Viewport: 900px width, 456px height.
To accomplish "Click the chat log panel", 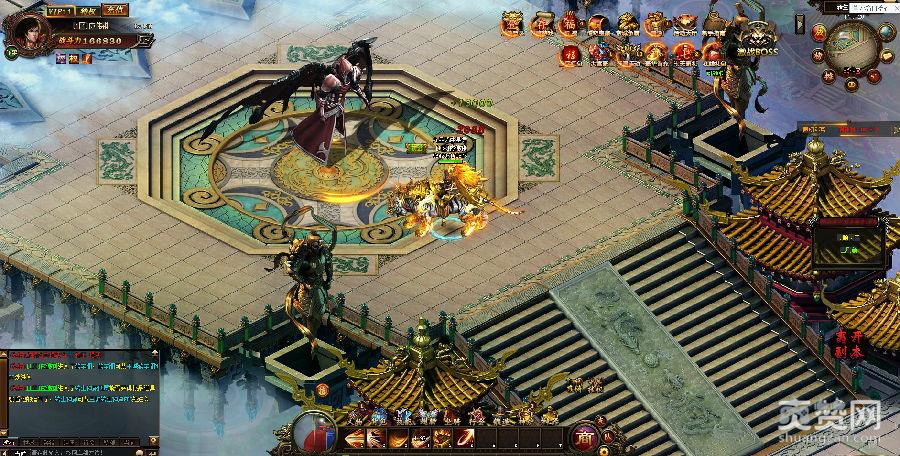I will pos(80,392).
